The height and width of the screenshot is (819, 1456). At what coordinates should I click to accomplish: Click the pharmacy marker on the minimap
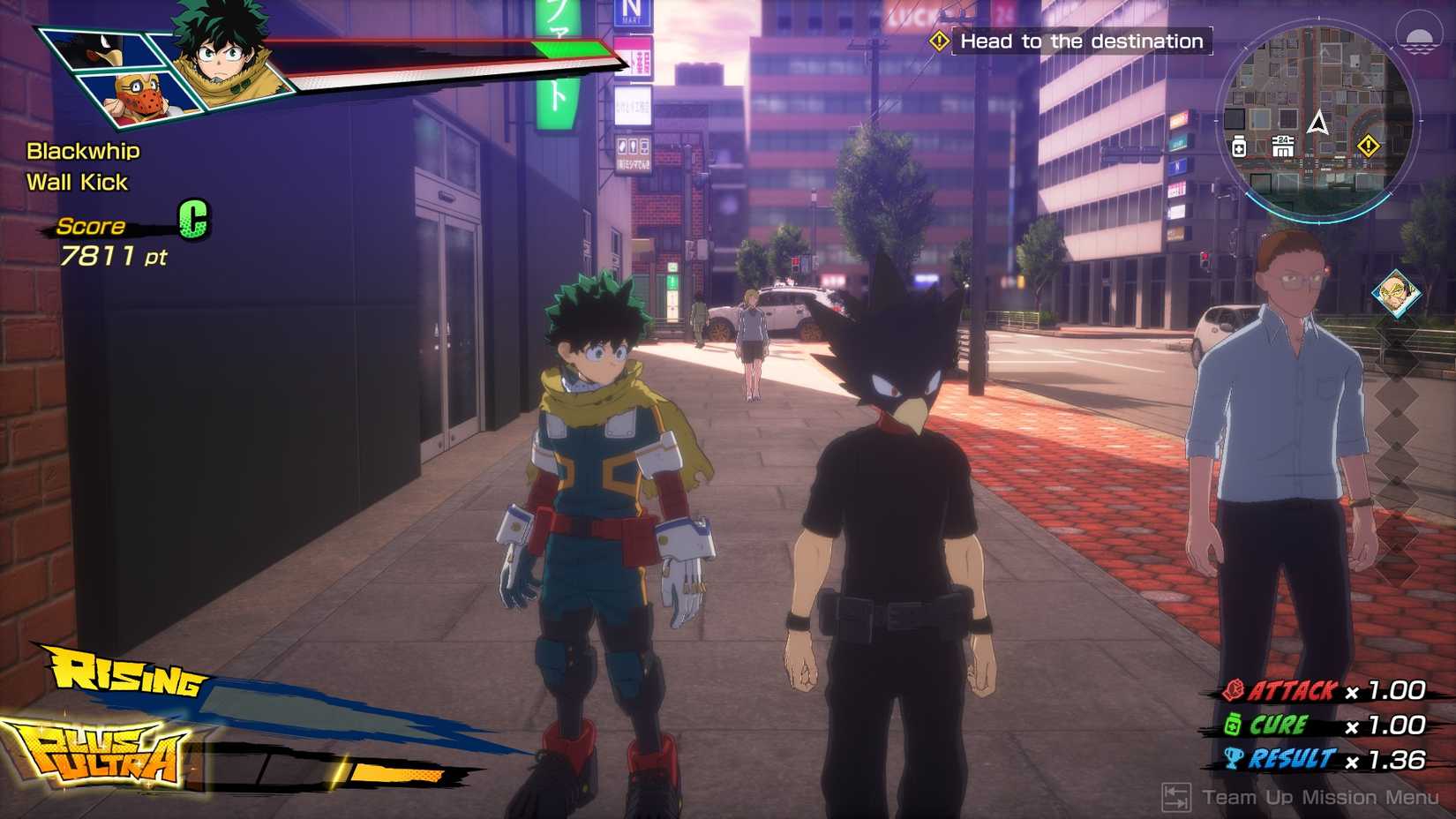click(1239, 147)
